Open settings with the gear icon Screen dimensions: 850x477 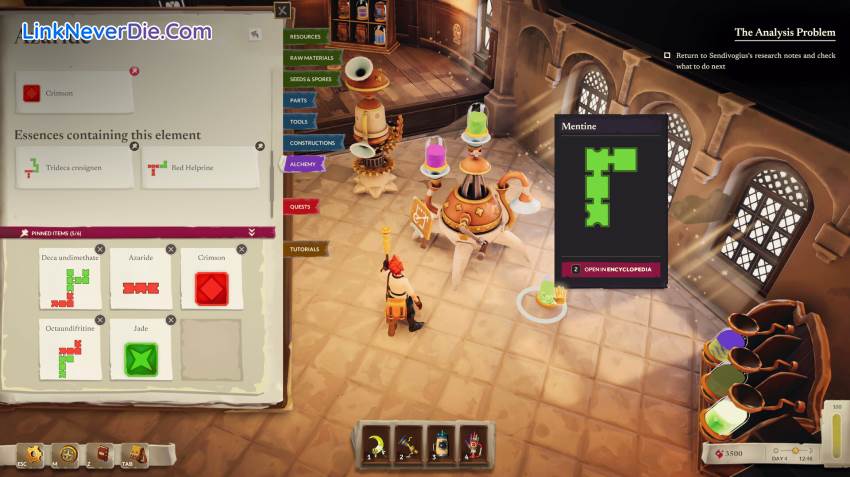33,455
